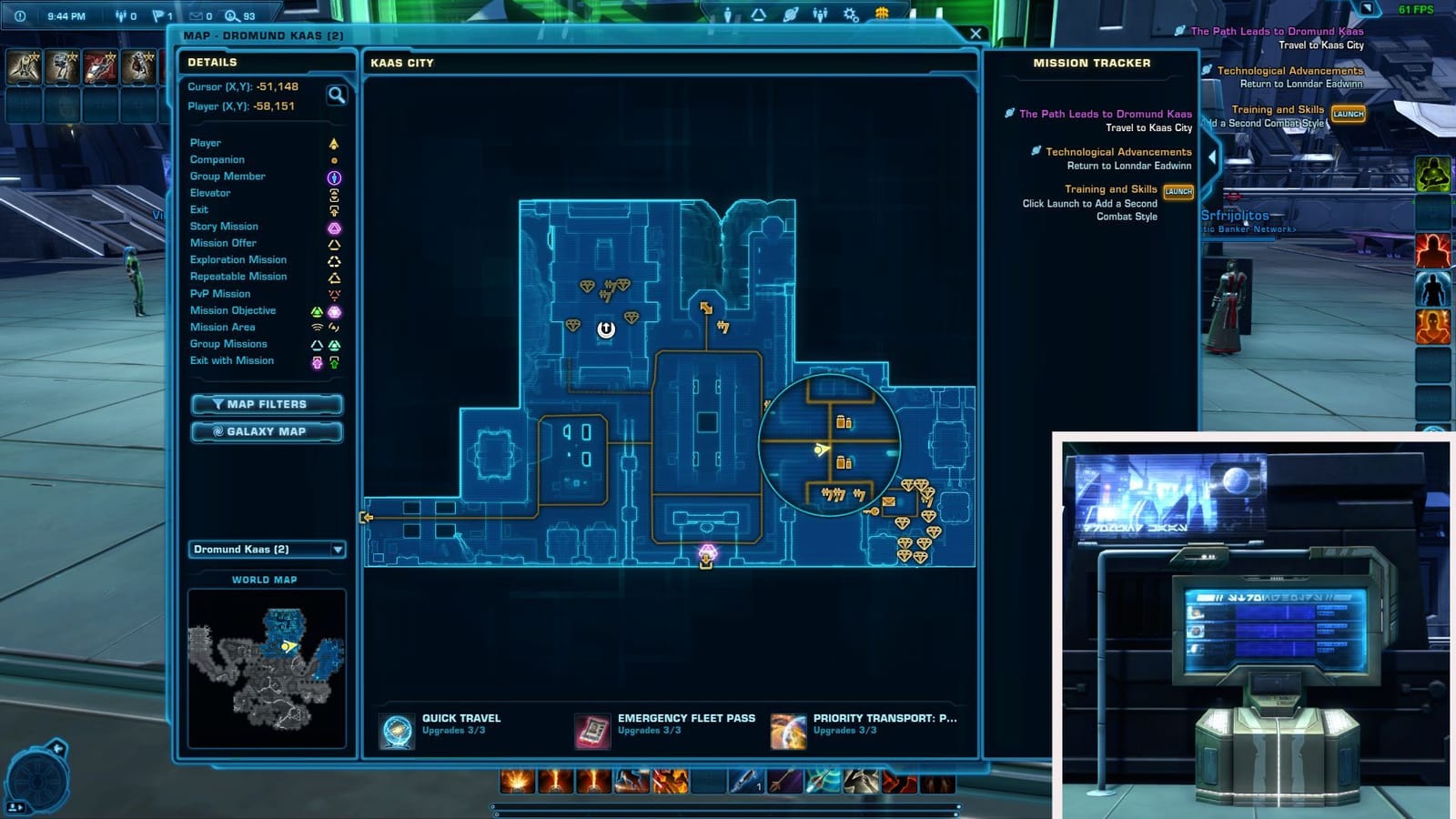This screenshot has height=819, width=1456.
Task: Open the Cartel Market icon in the top bar
Action: pos(880,13)
